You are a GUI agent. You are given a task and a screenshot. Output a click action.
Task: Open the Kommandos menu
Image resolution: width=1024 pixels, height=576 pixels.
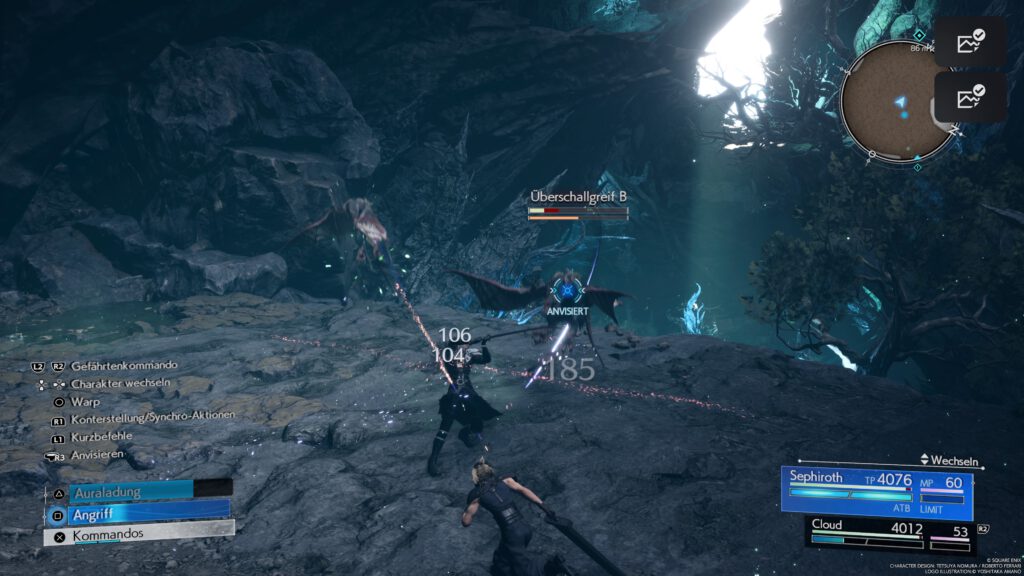pos(137,534)
